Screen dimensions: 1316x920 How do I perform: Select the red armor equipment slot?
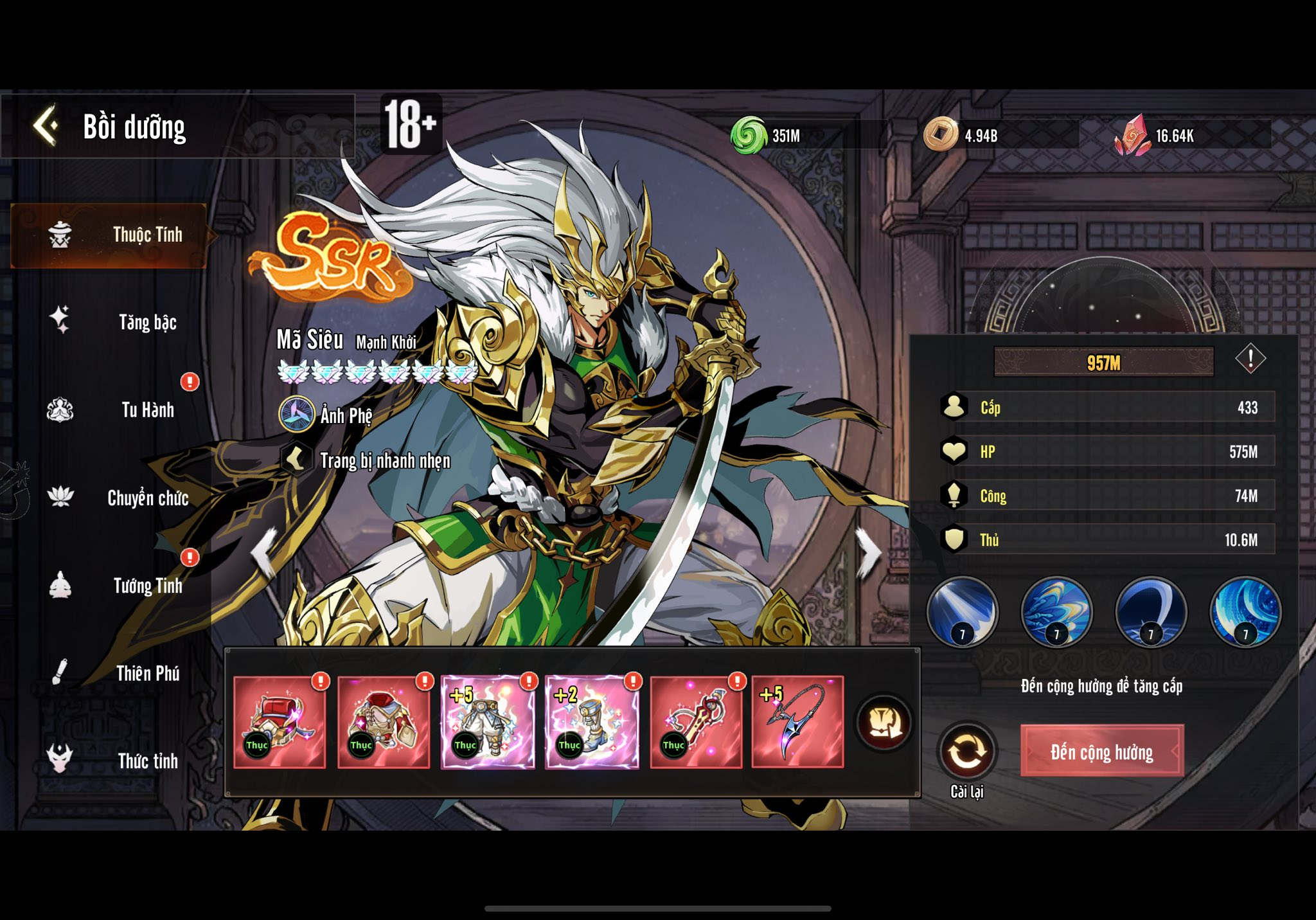(x=384, y=722)
